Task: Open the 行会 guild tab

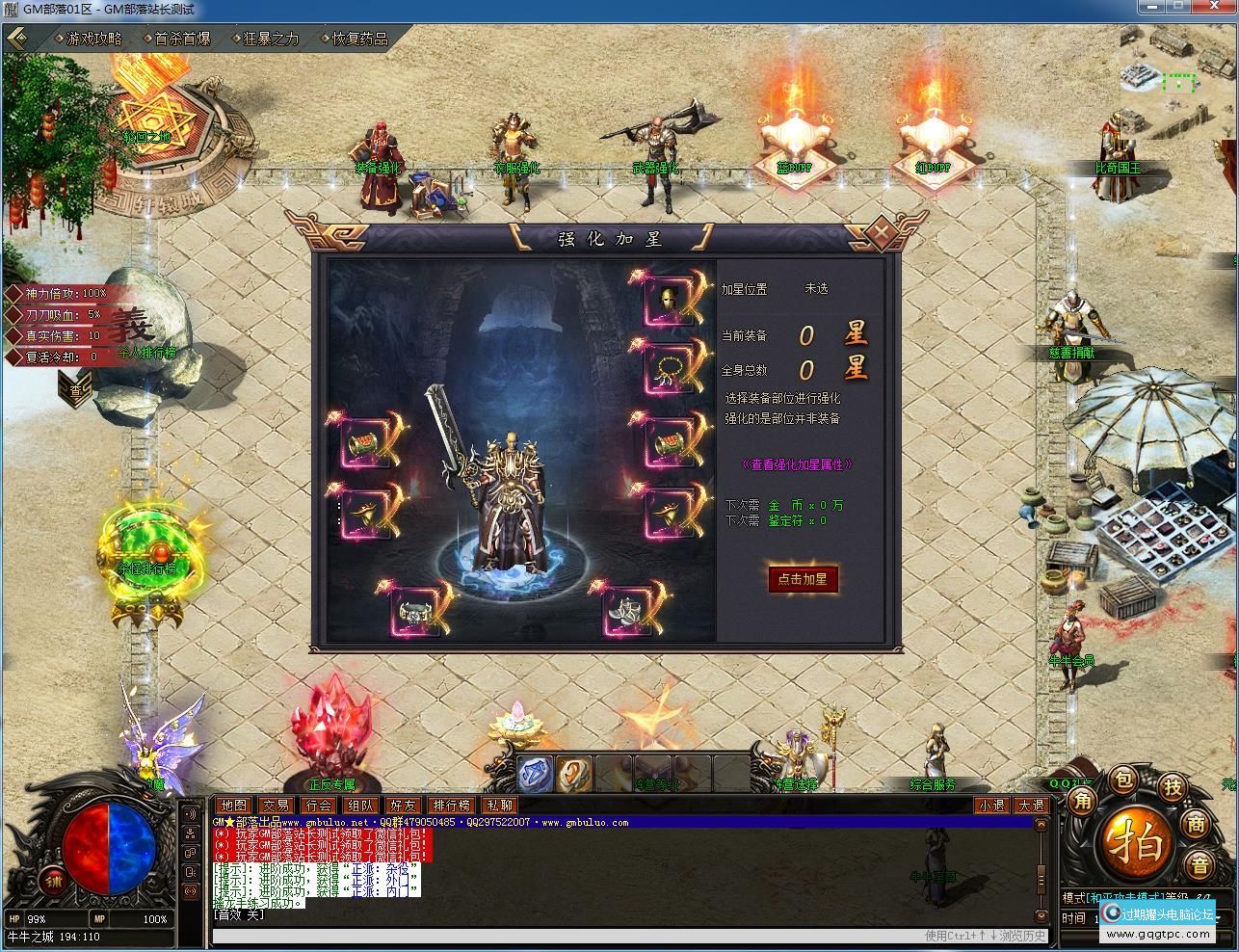Action: tap(318, 806)
